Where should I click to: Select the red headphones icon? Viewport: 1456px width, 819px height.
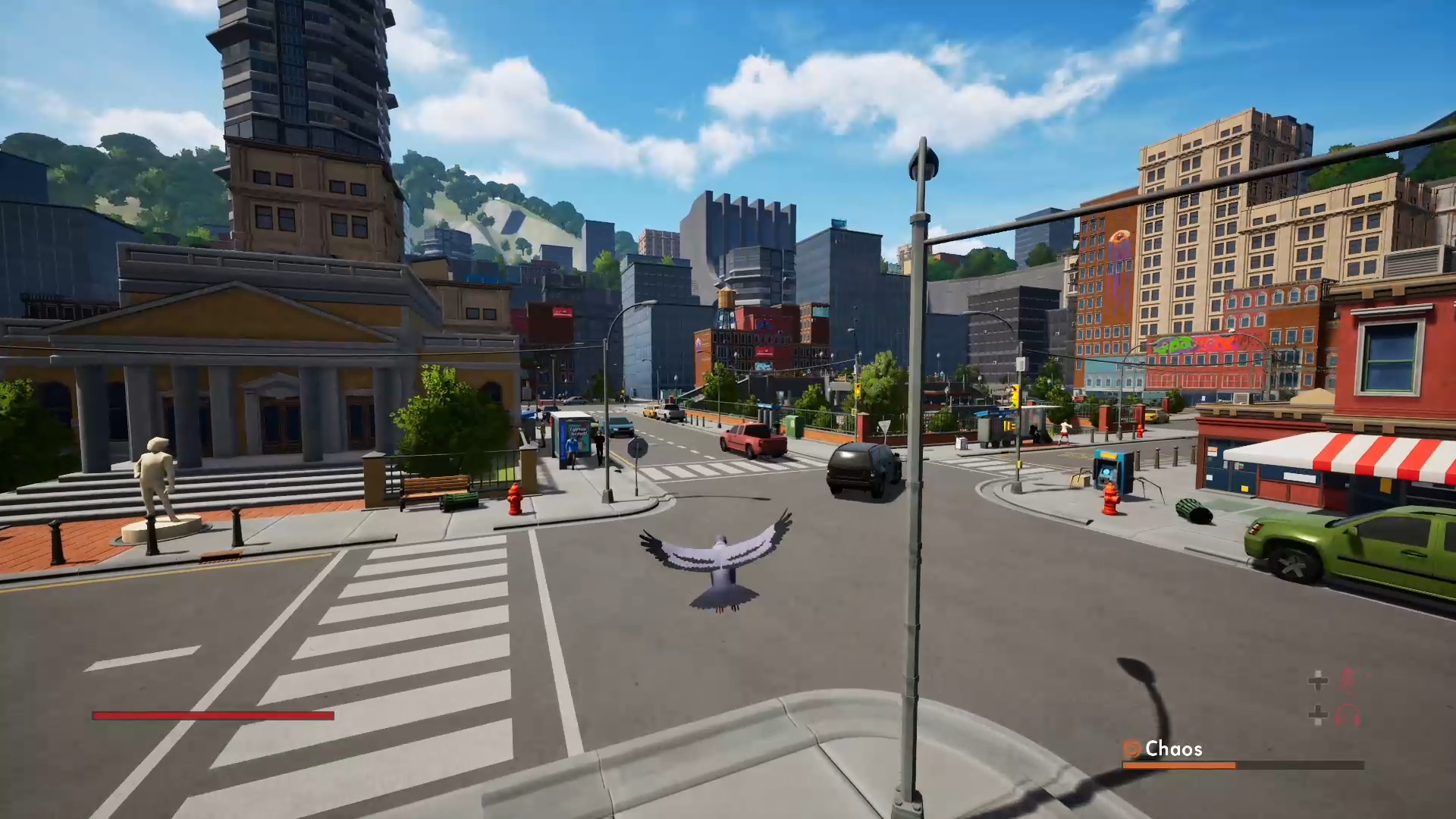(x=1348, y=715)
